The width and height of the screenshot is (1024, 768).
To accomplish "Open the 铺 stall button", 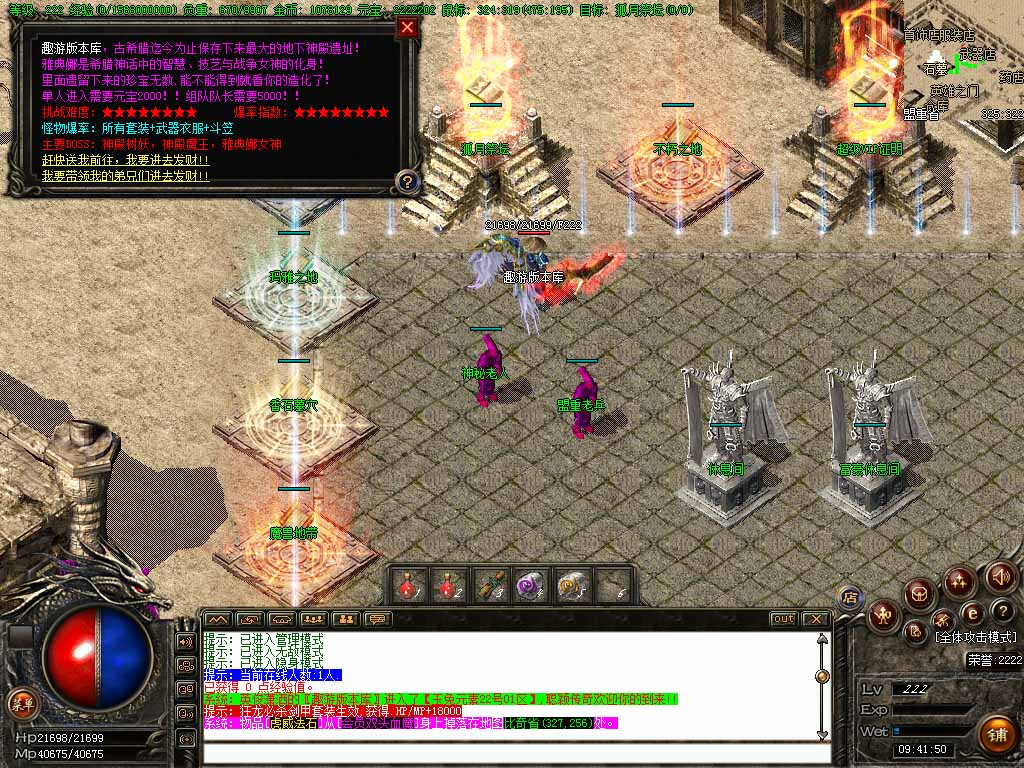I will click(996, 735).
